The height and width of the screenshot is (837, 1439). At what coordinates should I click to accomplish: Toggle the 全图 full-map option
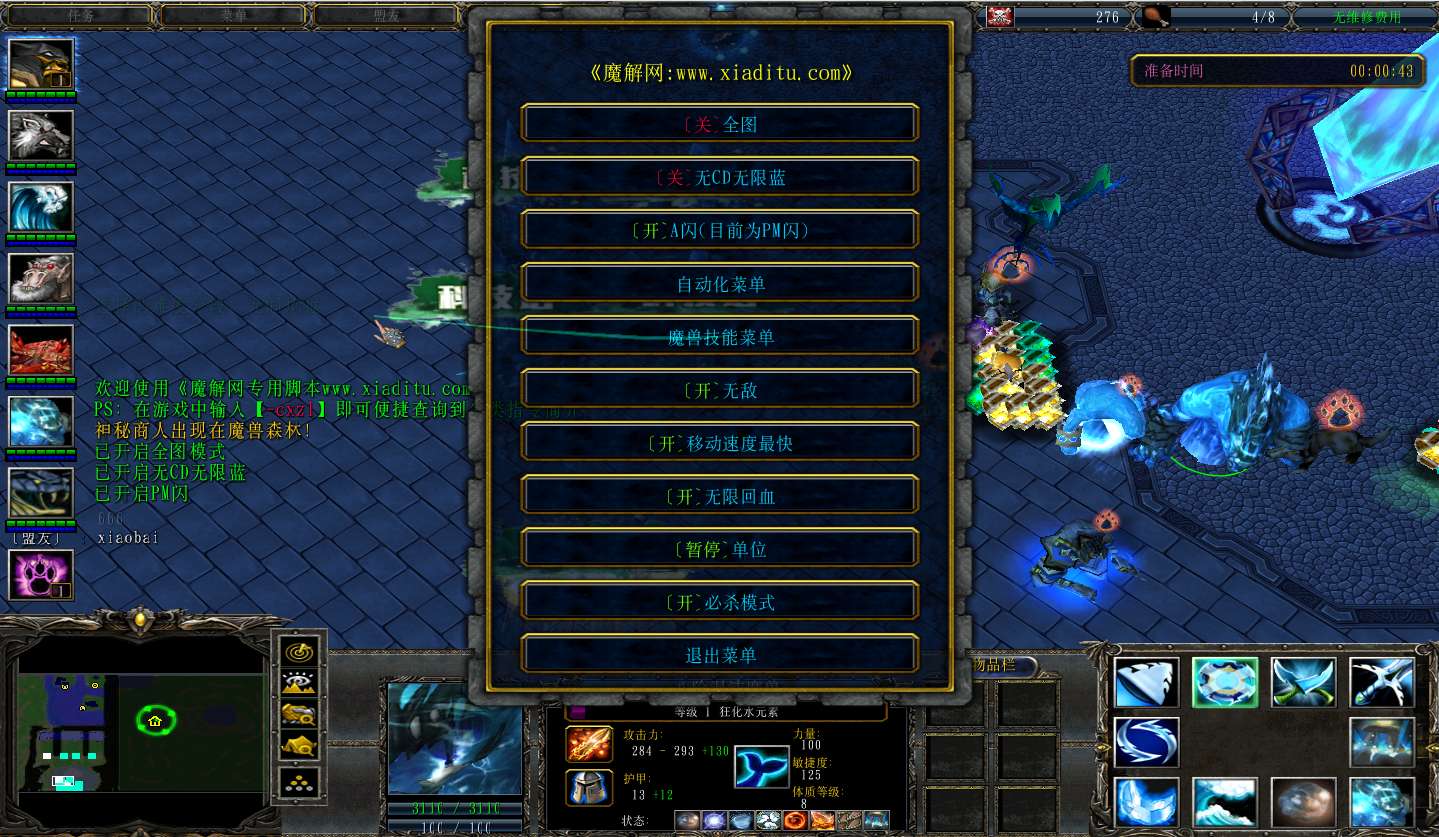pyautogui.click(x=720, y=125)
